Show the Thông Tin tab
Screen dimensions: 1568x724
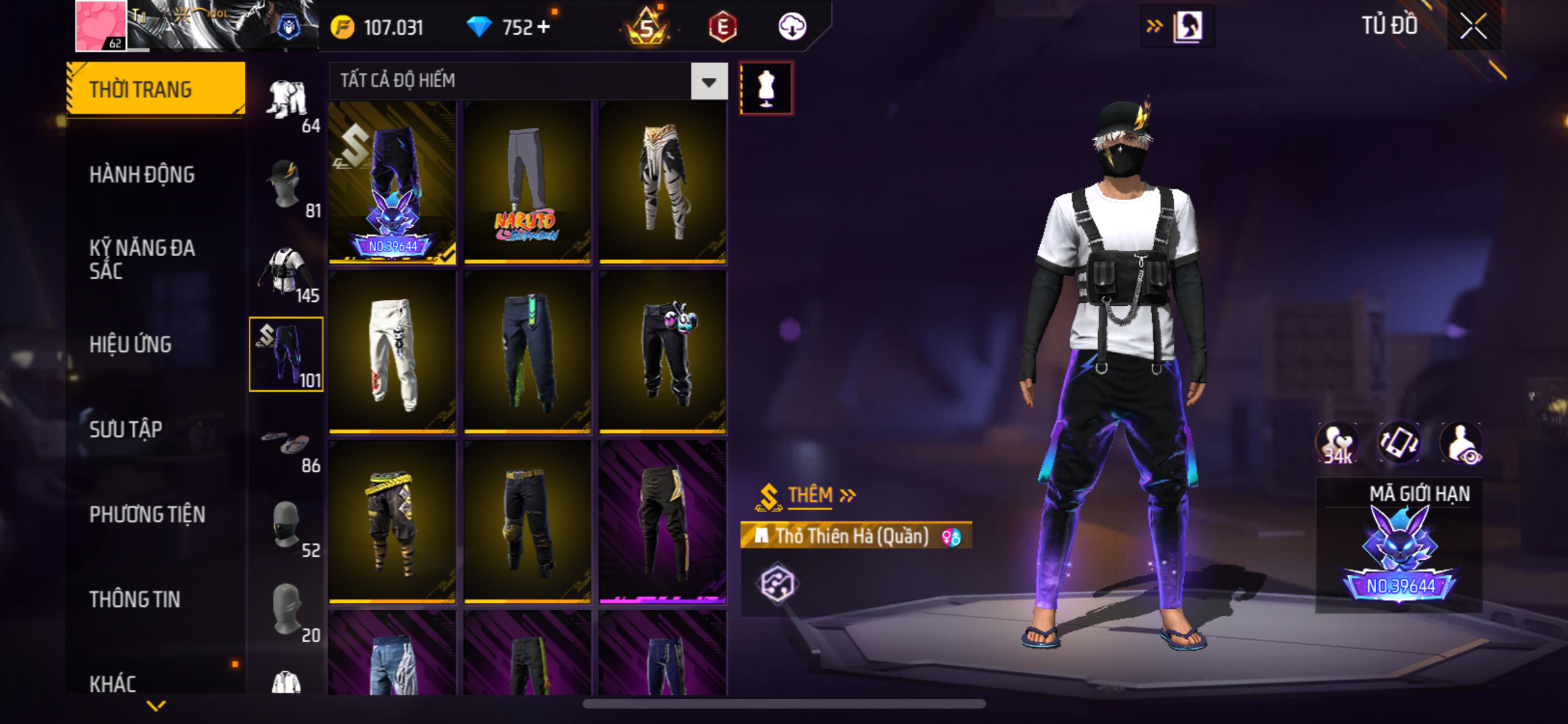point(135,599)
